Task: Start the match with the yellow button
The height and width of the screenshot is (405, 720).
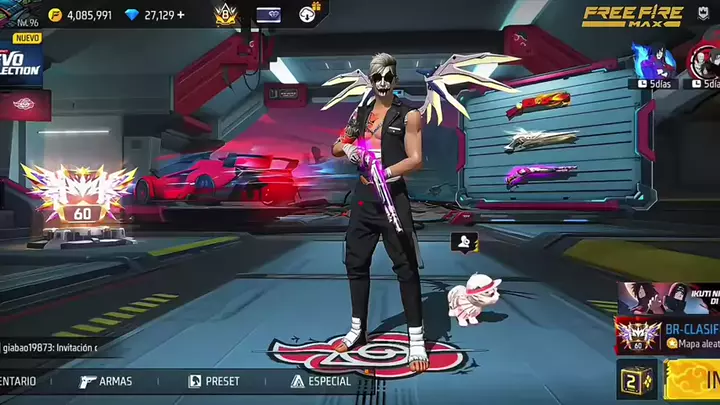Action: point(693,379)
